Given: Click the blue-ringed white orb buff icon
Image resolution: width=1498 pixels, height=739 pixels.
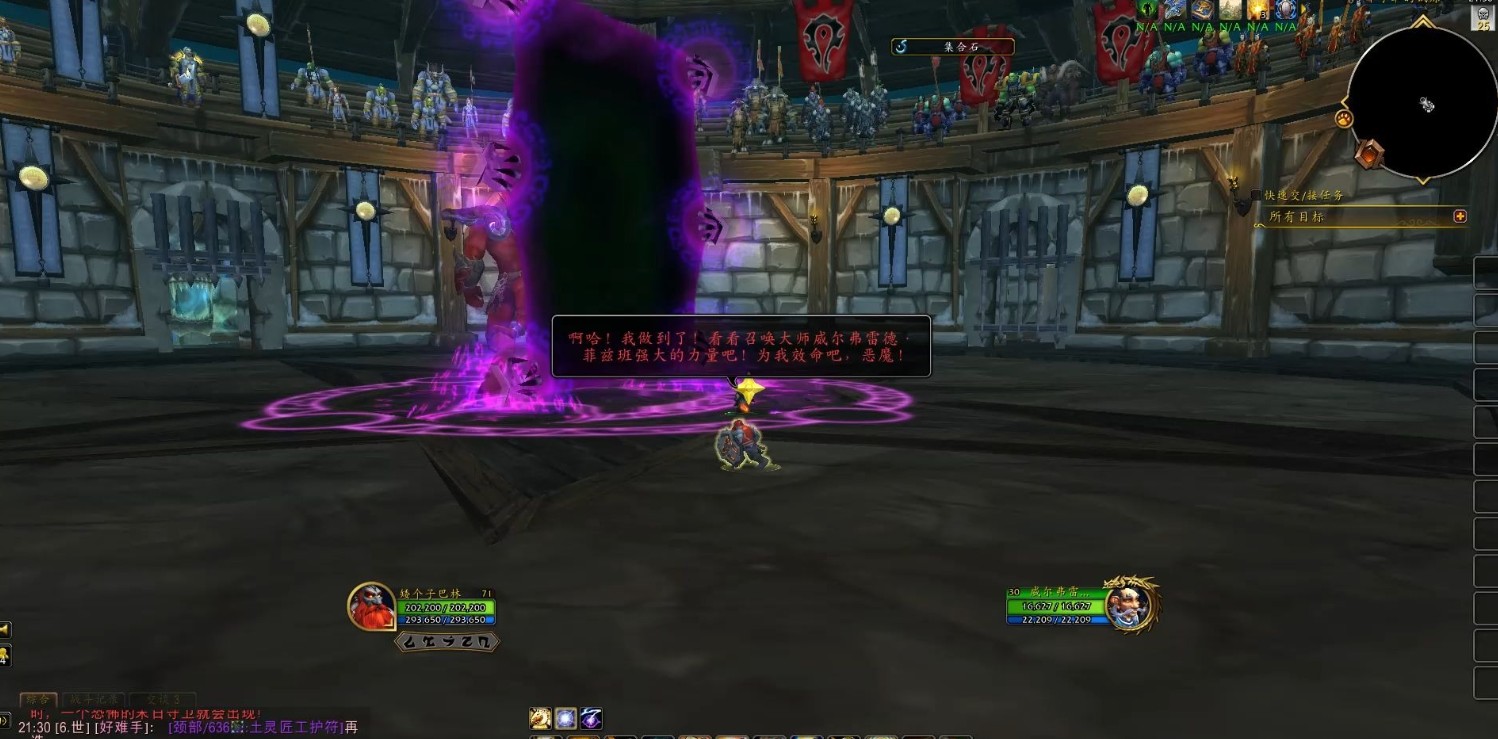Looking at the screenshot, I should pos(1285,9).
